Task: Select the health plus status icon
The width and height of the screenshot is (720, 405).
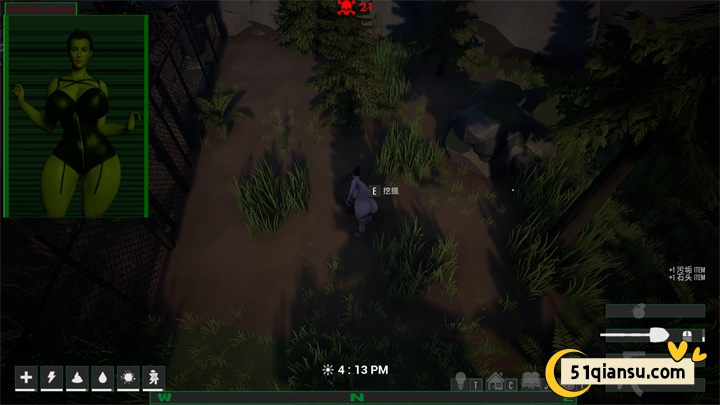Action: (x=26, y=378)
